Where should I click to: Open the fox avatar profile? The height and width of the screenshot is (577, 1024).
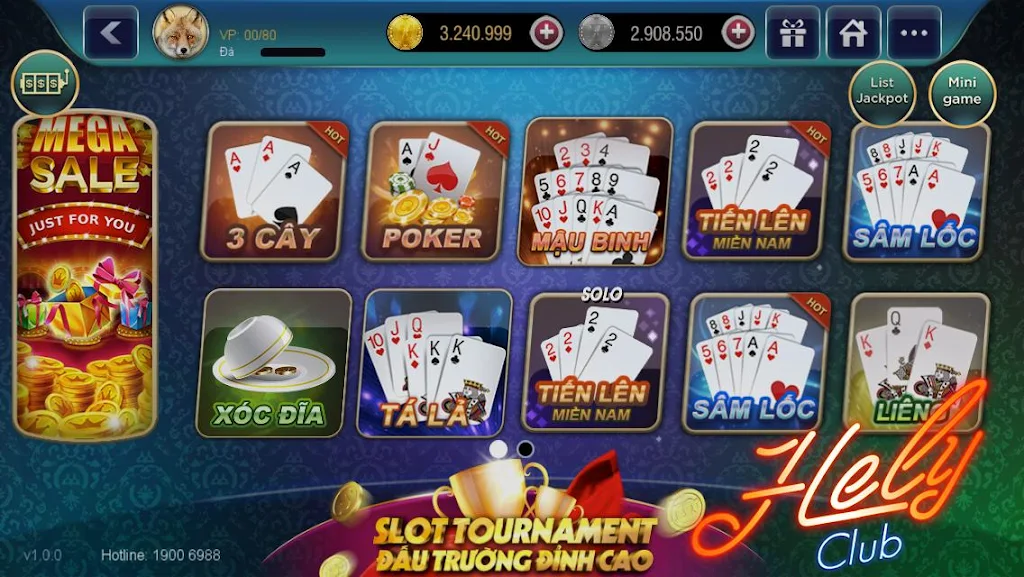(x=180, y=33)
